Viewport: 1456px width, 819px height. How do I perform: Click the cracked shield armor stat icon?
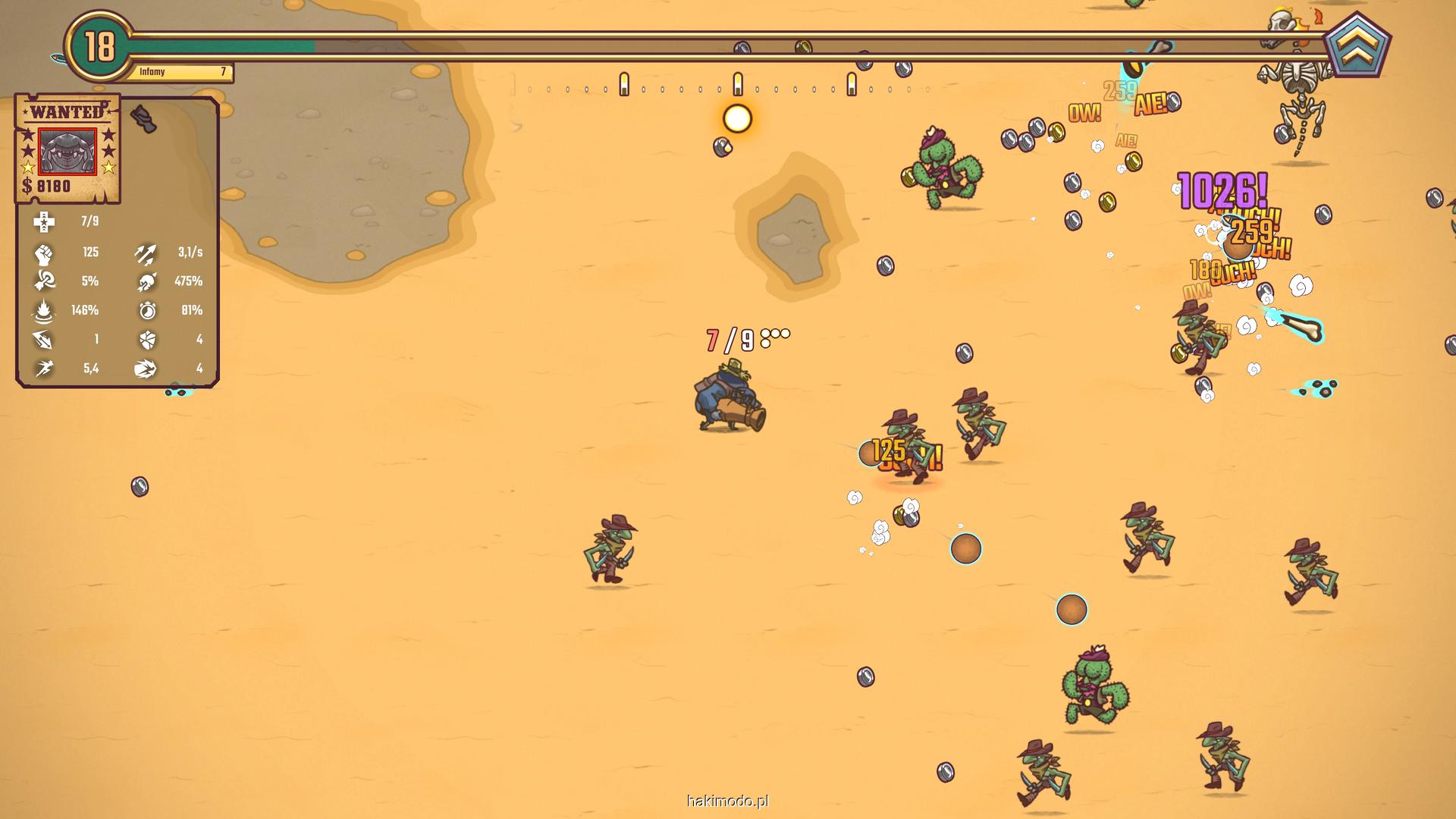[147, 340]
